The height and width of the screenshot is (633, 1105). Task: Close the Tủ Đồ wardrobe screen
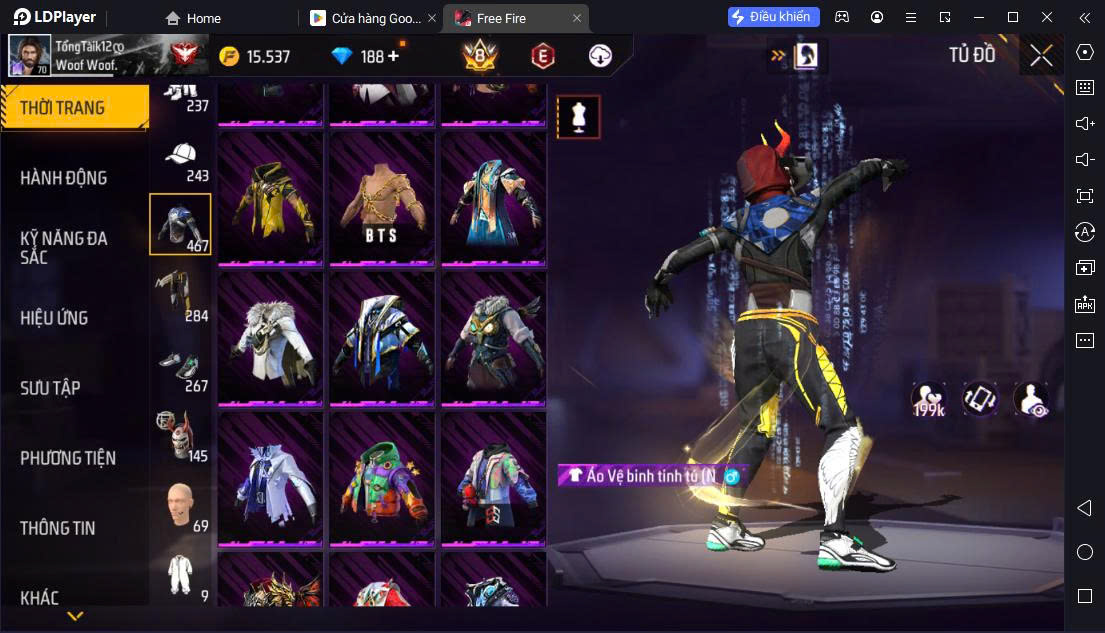1041,56
